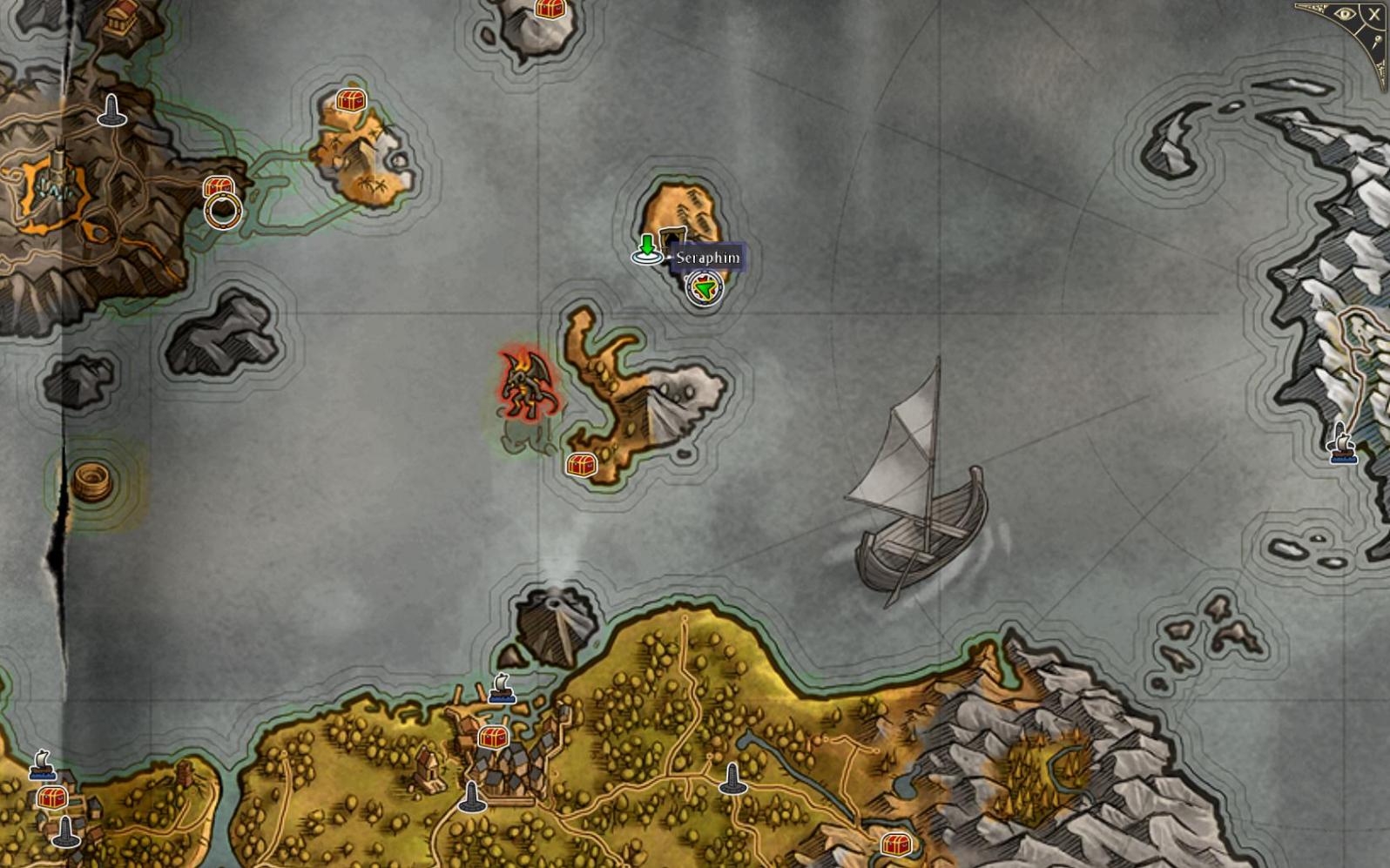
Task: Select the chest marker below the demon's island
Action: (581, 465)
